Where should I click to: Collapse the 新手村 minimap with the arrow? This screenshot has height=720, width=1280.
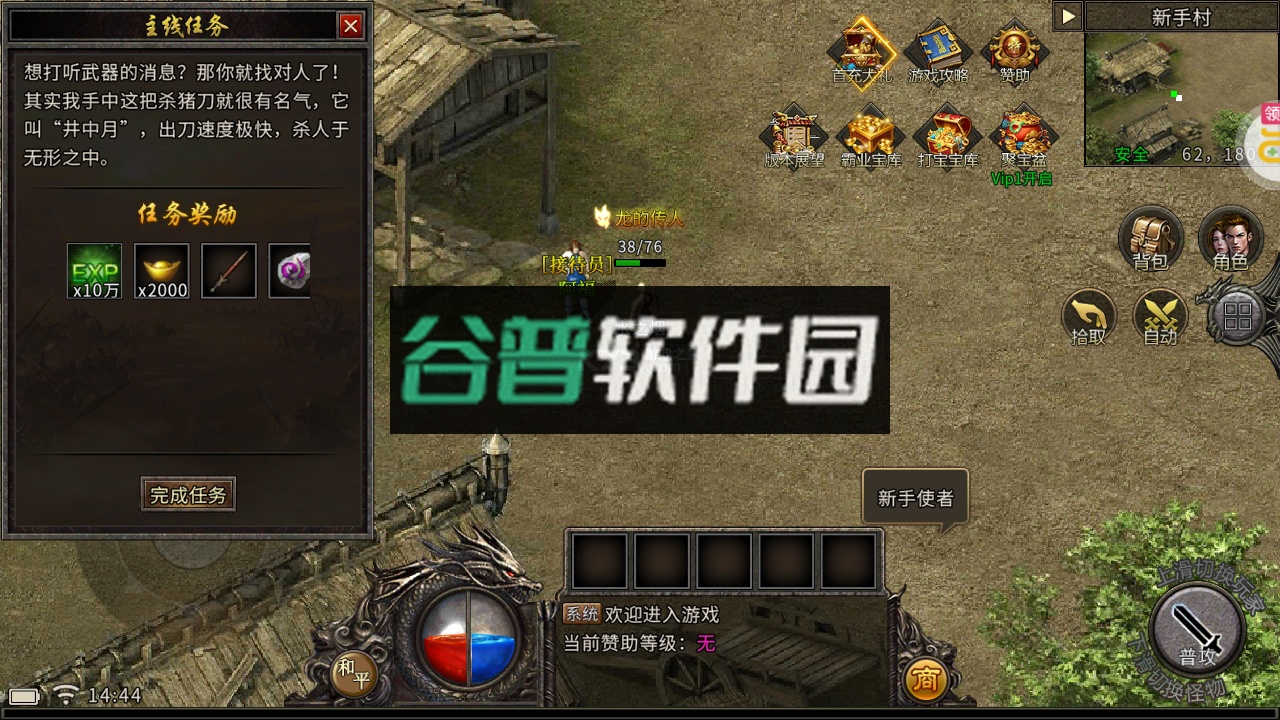(x=1068, y=14)
